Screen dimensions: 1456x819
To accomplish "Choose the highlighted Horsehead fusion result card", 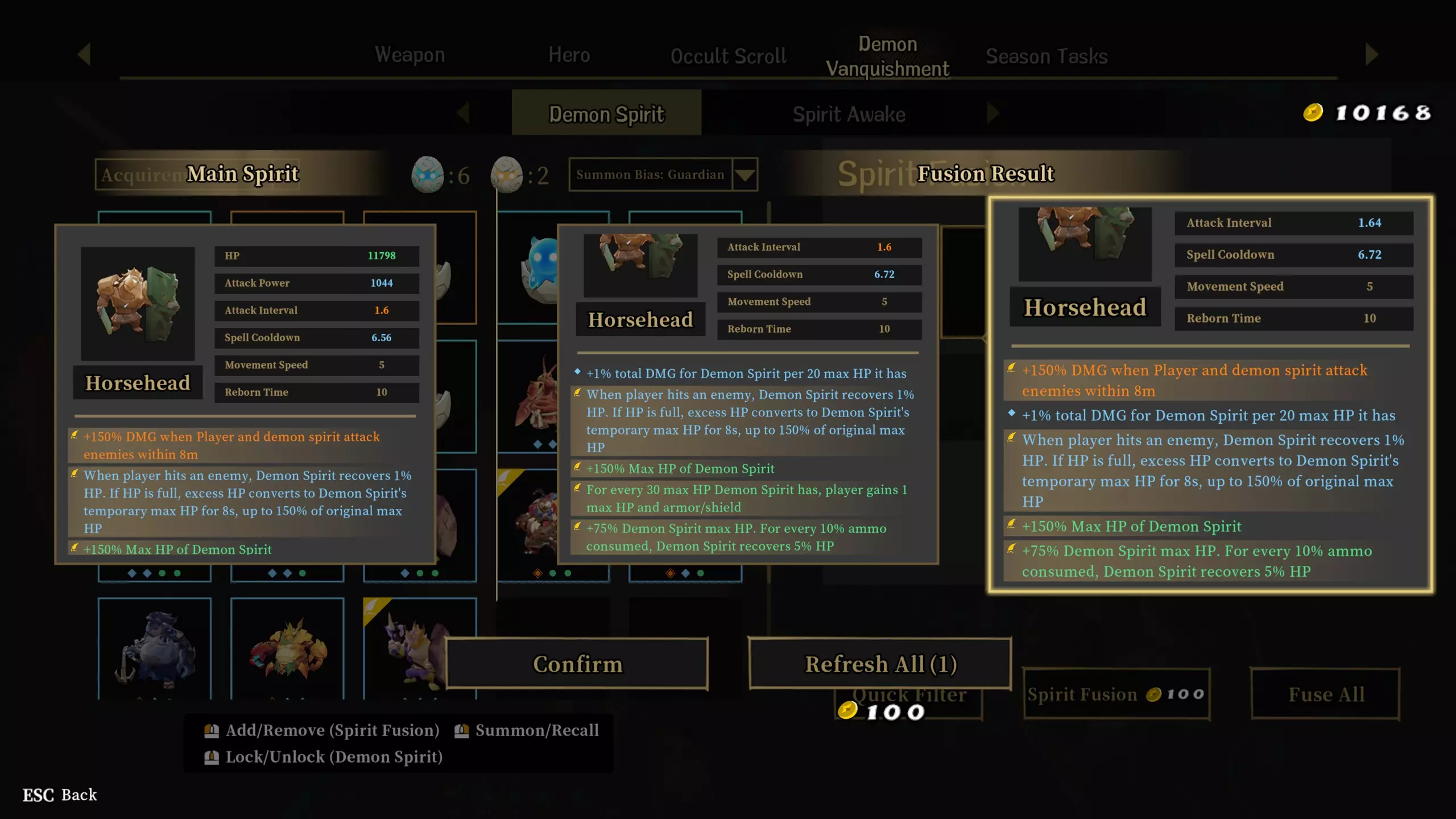I will click(1210, 395).
